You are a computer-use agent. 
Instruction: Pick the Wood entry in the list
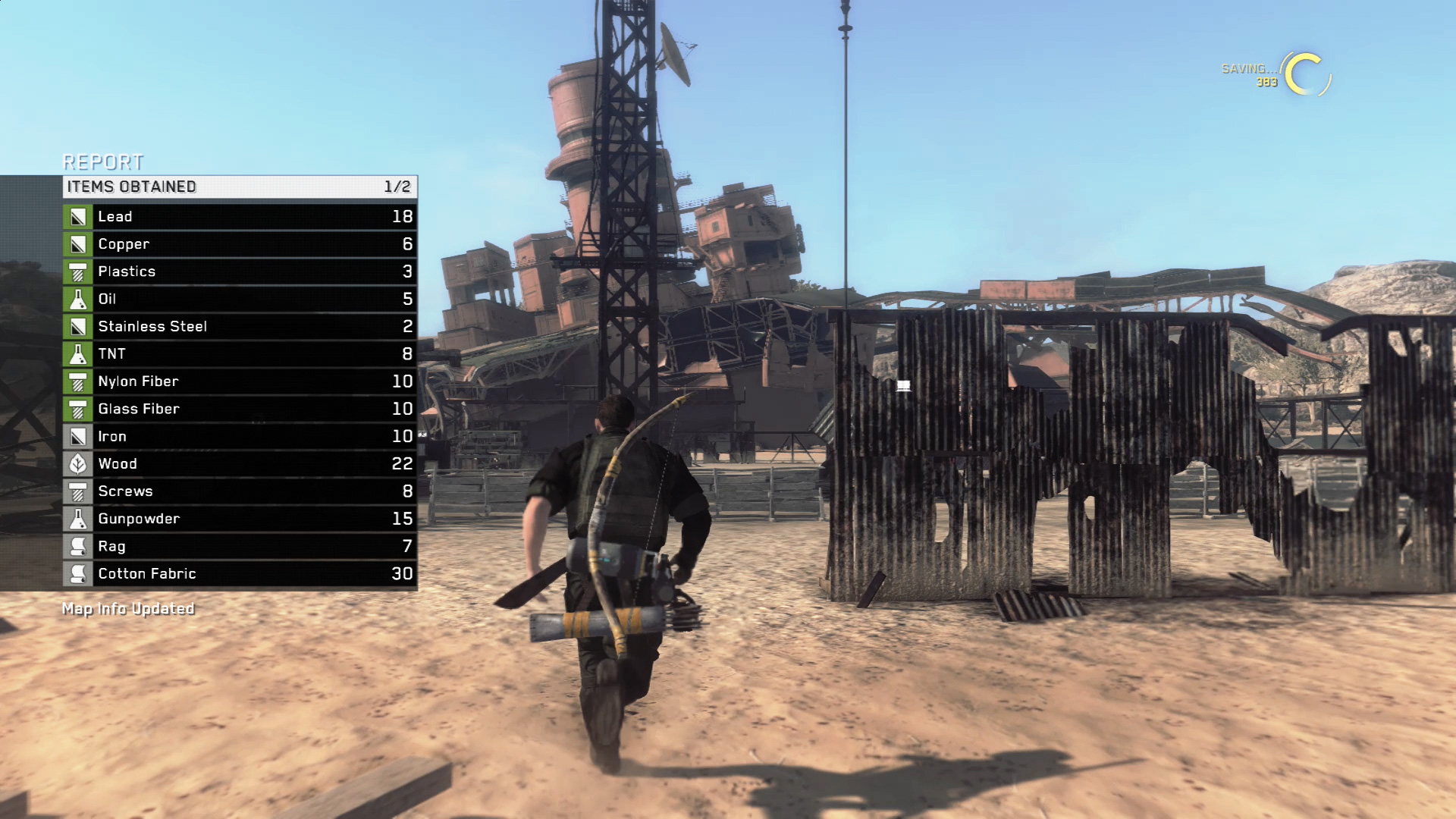[x=240, y=464]
